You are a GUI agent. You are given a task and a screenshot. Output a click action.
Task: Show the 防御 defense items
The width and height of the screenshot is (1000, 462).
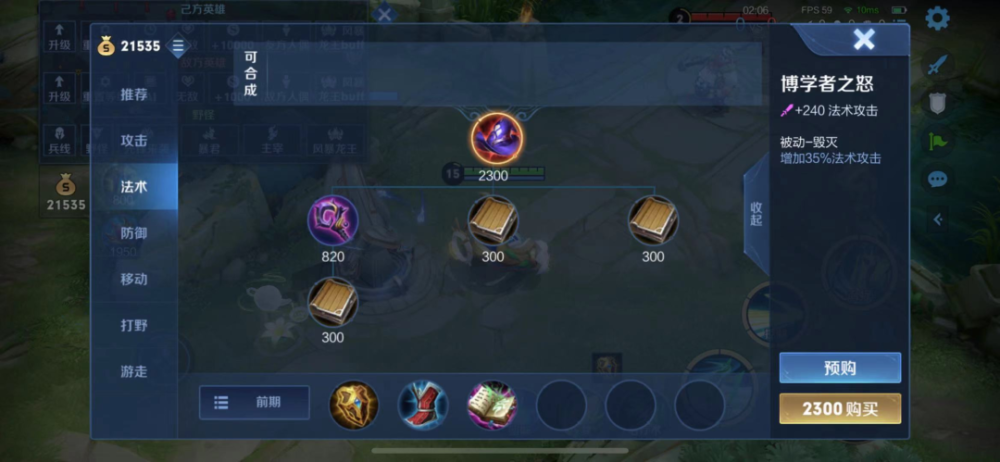[x=134, y=233]
